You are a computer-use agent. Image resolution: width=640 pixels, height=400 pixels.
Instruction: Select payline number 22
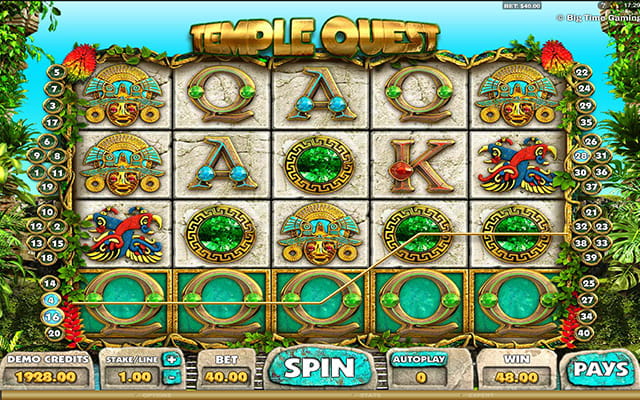583,72
